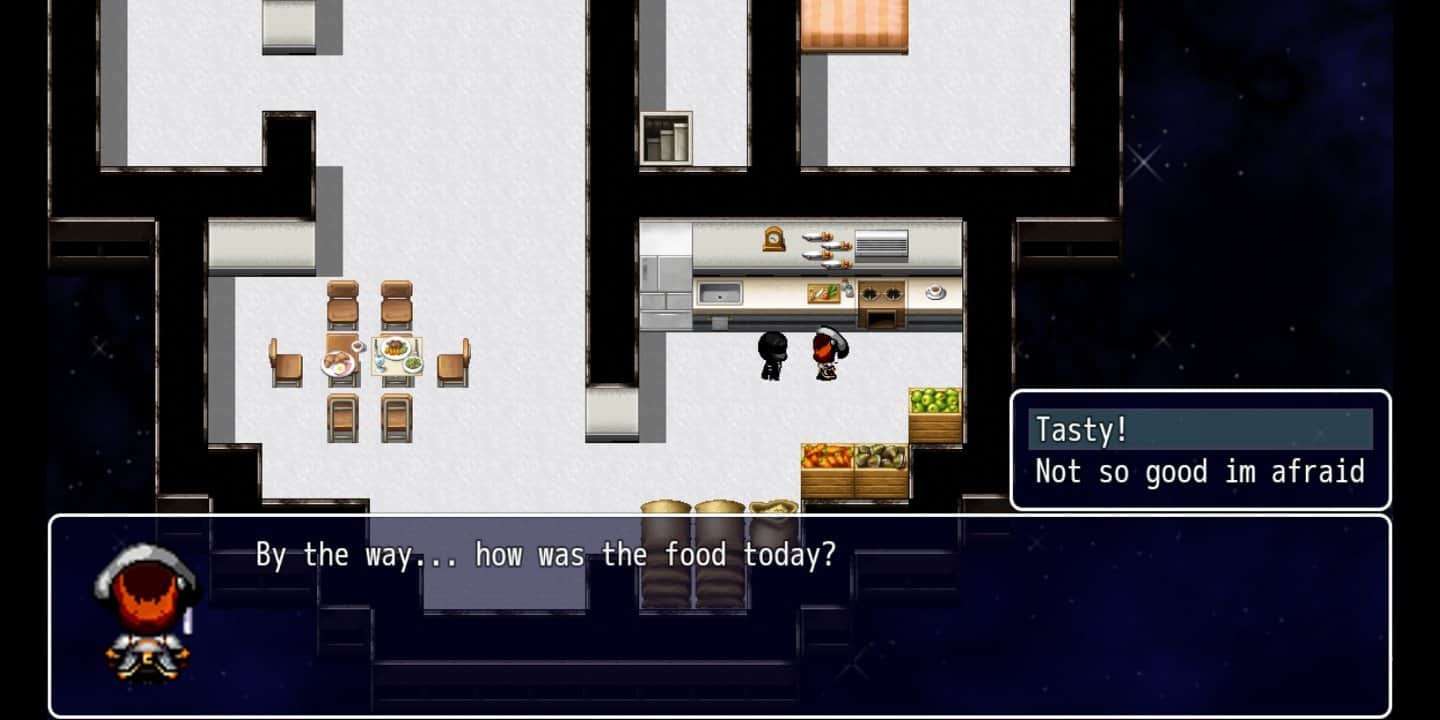Click the knives hanging on the wall rack
This screenshot has width=1440, height=720.
[828, 248]
